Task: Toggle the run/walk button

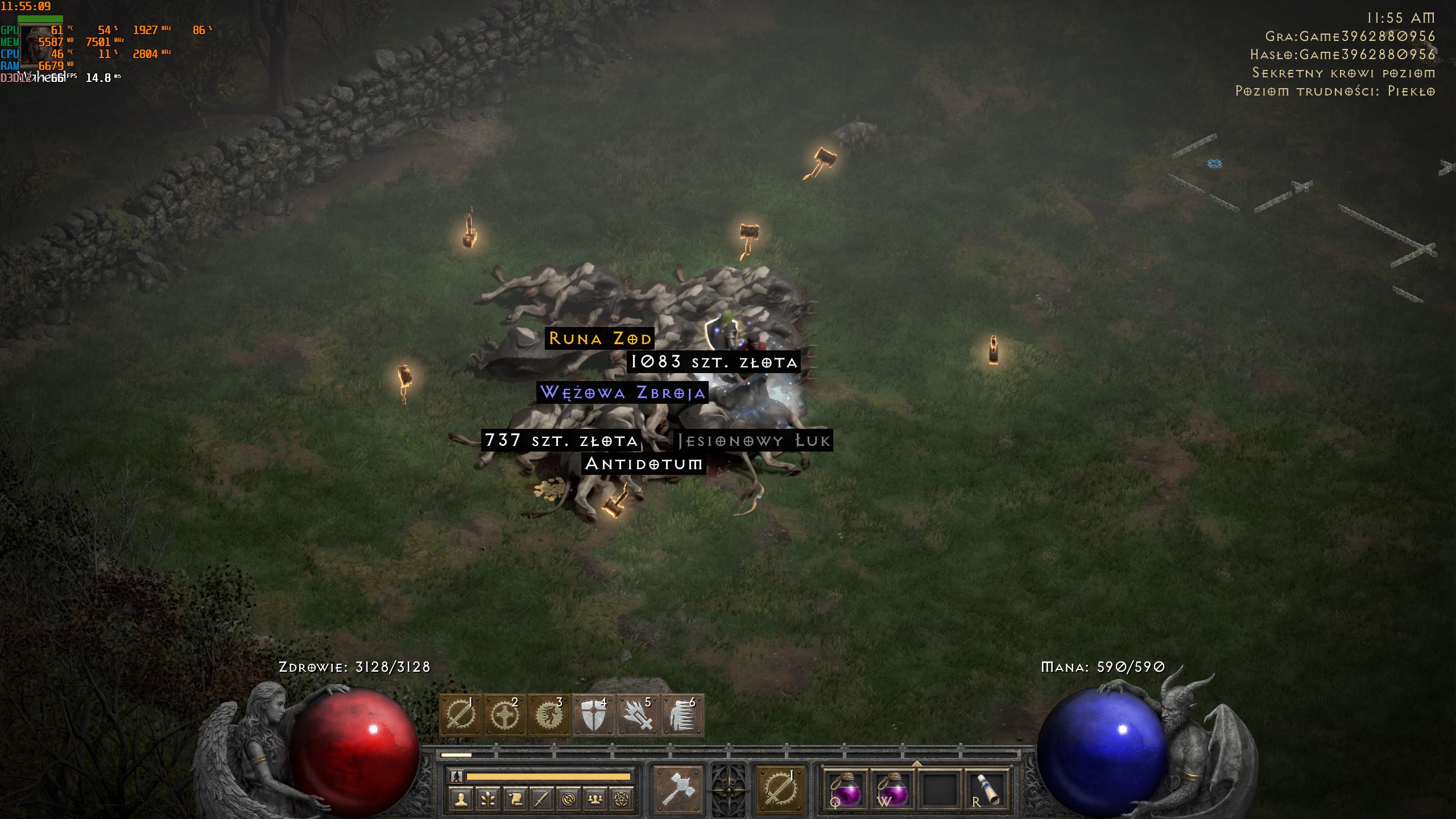Action: tap(456, 776)
